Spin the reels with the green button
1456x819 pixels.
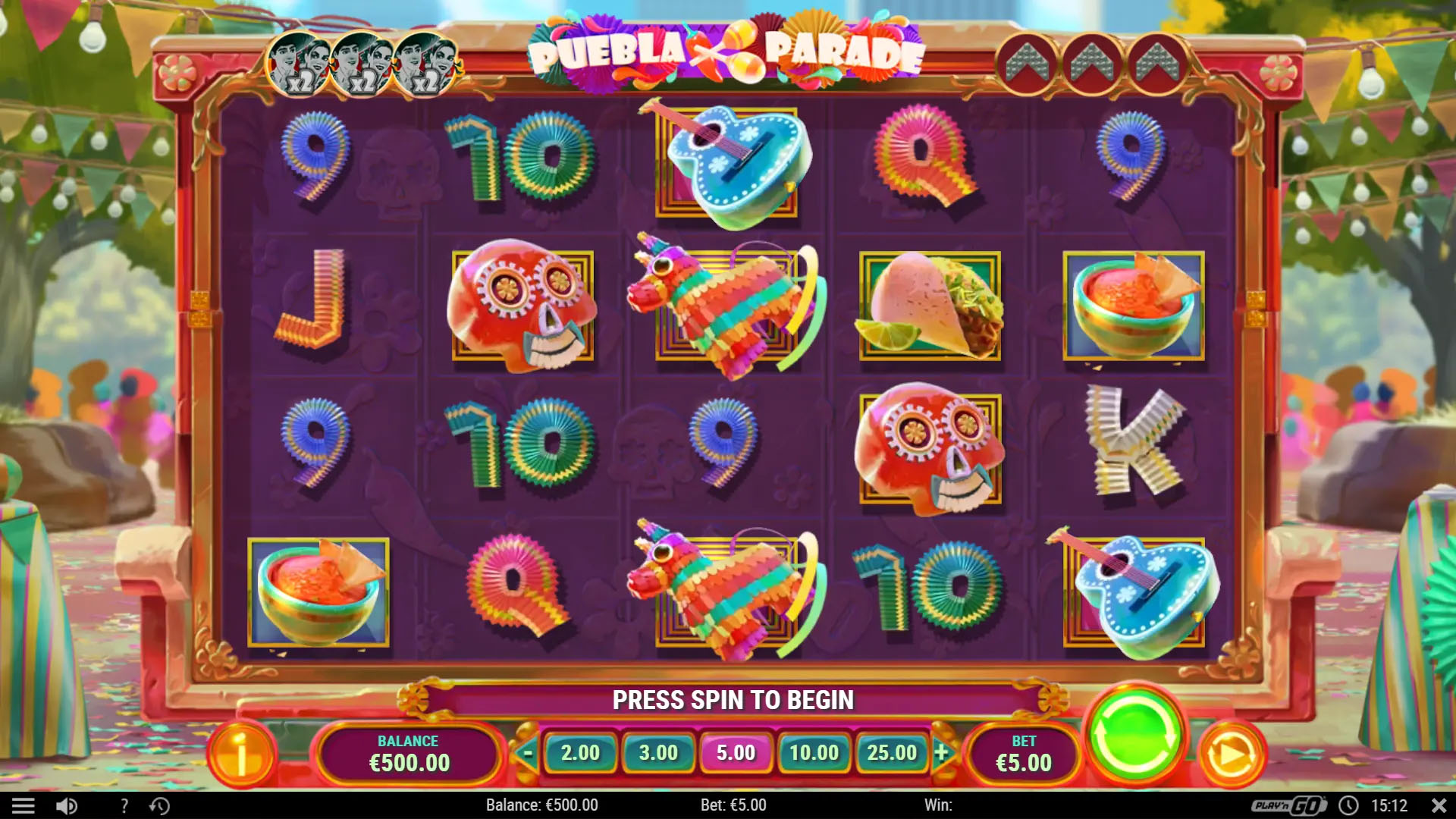click(1135, 733)
